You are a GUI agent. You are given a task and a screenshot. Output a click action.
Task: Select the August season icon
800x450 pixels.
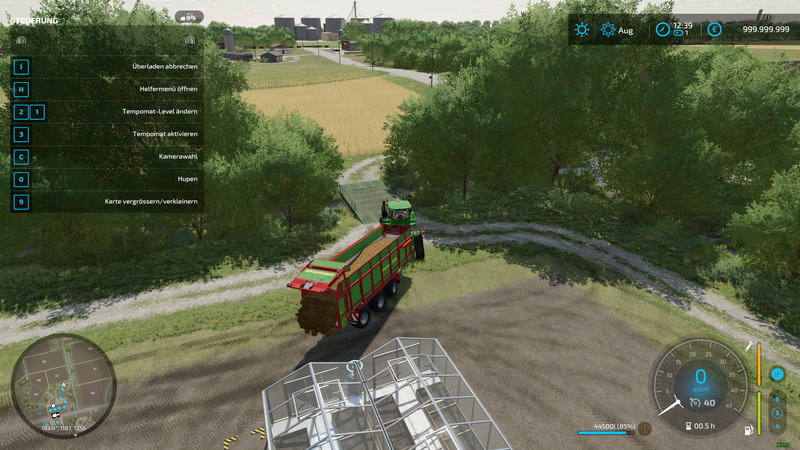pos(608,30)
